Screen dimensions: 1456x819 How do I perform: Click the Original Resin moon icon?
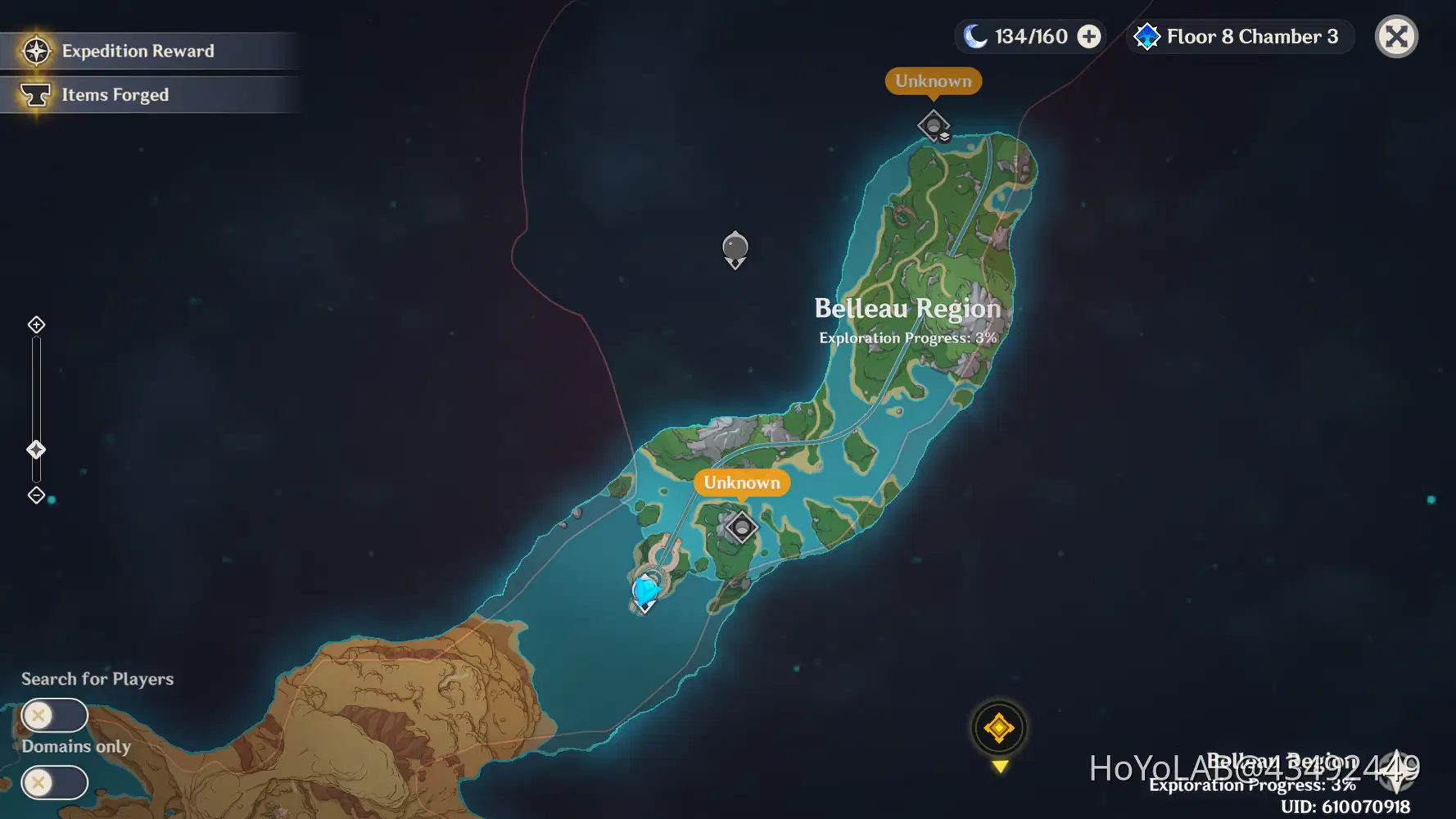point(974,36)
